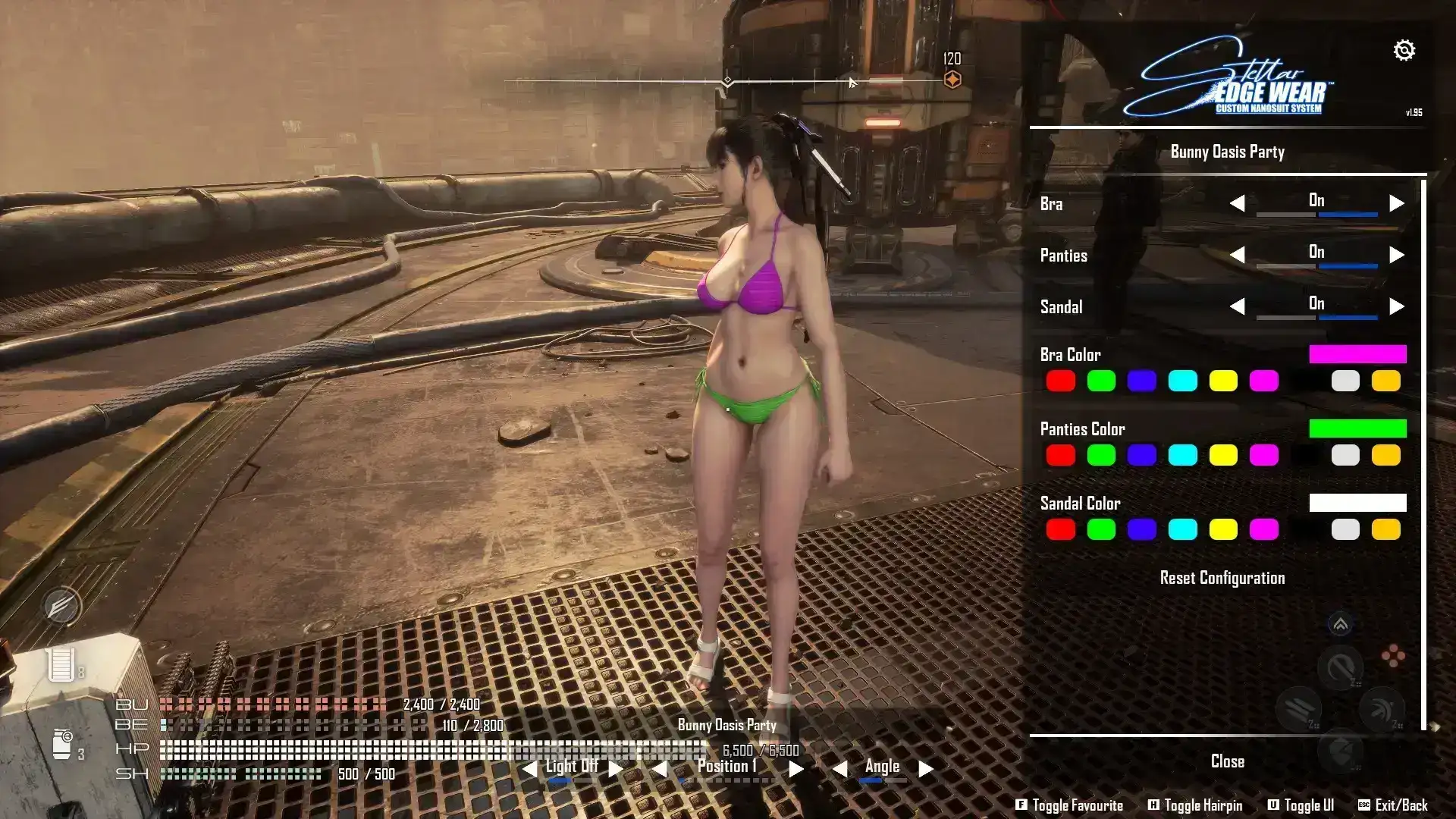1456x819 pixels.
Task: Open the quest log document icon
Action: 62,664
